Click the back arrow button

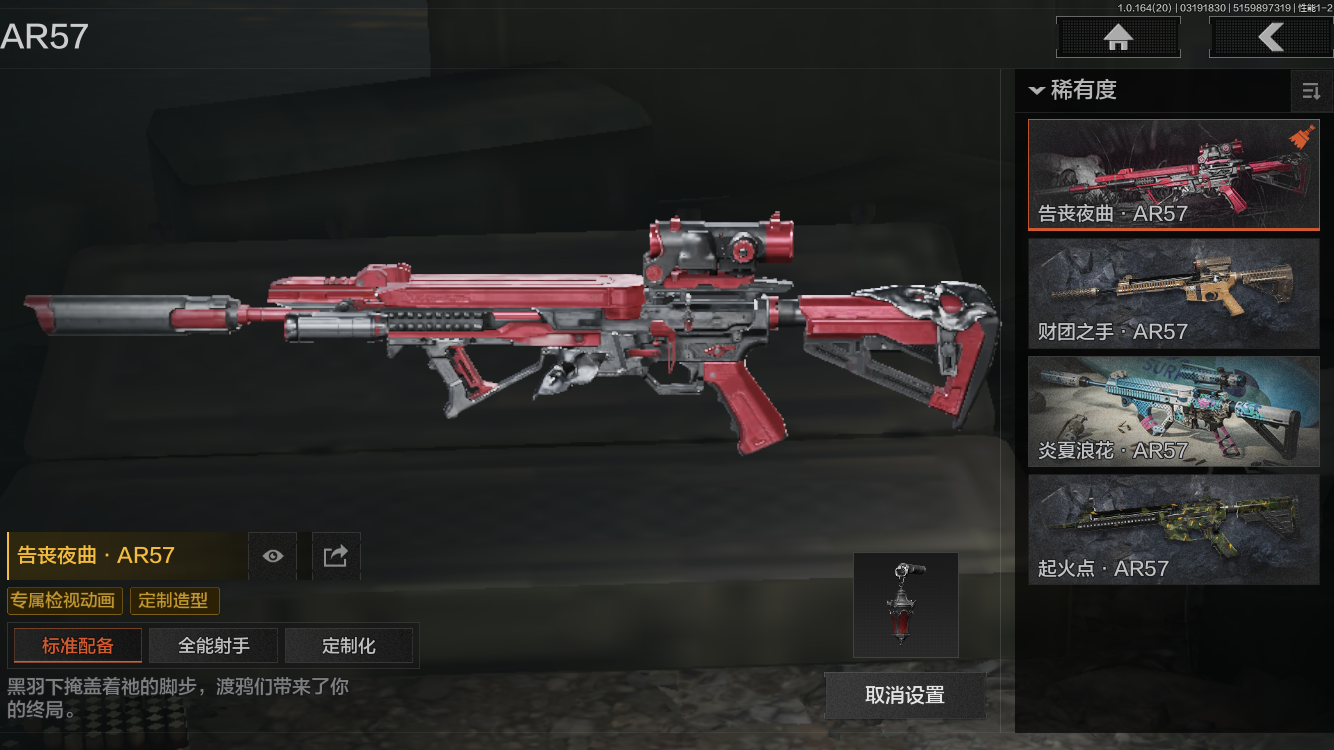click(x=1270, y=38)
